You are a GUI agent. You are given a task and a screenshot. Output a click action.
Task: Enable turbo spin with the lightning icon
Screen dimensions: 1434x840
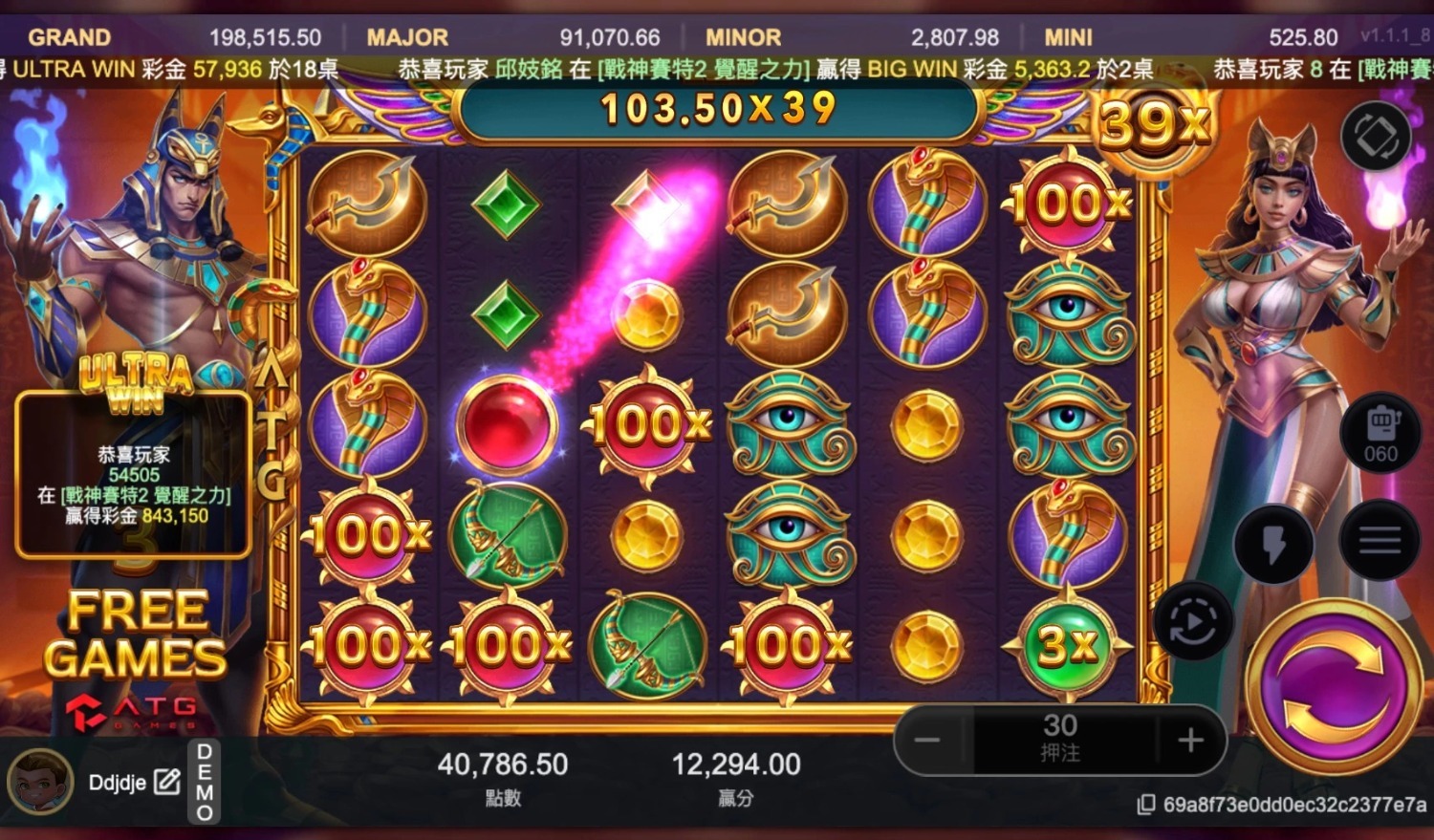pos(1274,541)
